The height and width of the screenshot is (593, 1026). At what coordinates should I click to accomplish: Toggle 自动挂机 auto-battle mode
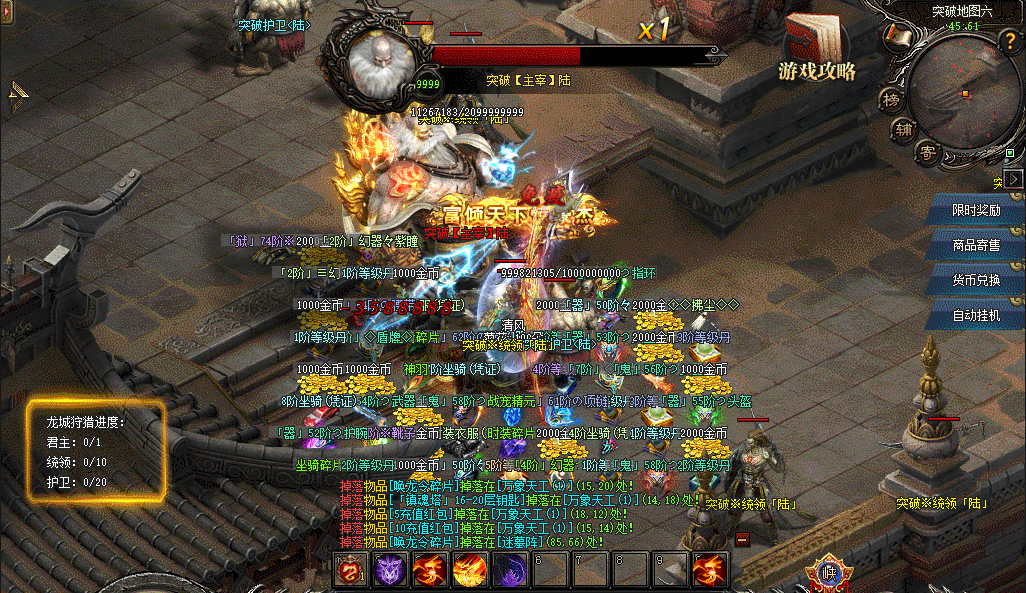976,316
